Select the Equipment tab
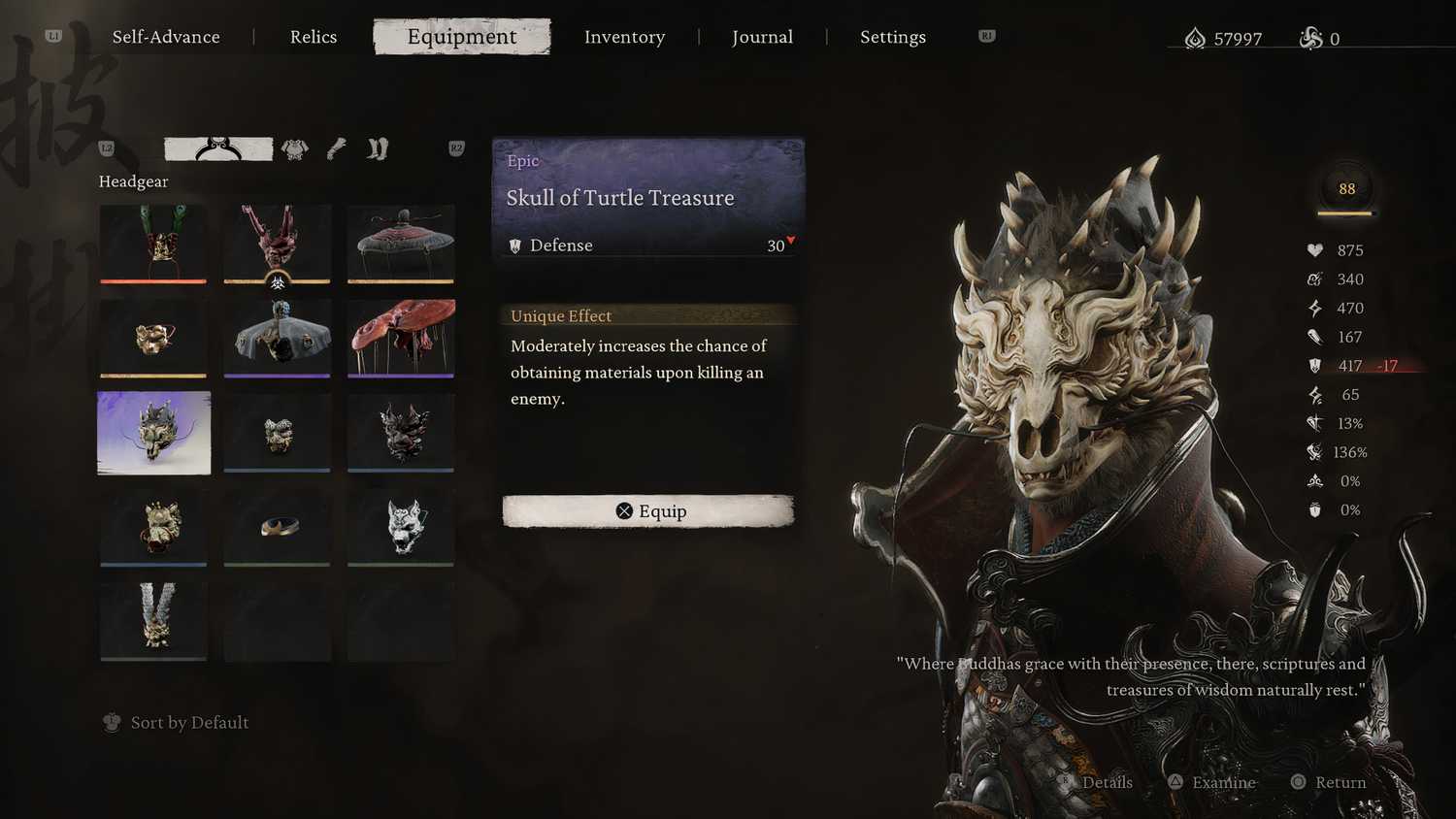Screen dimensions: 1456x819 462,37
